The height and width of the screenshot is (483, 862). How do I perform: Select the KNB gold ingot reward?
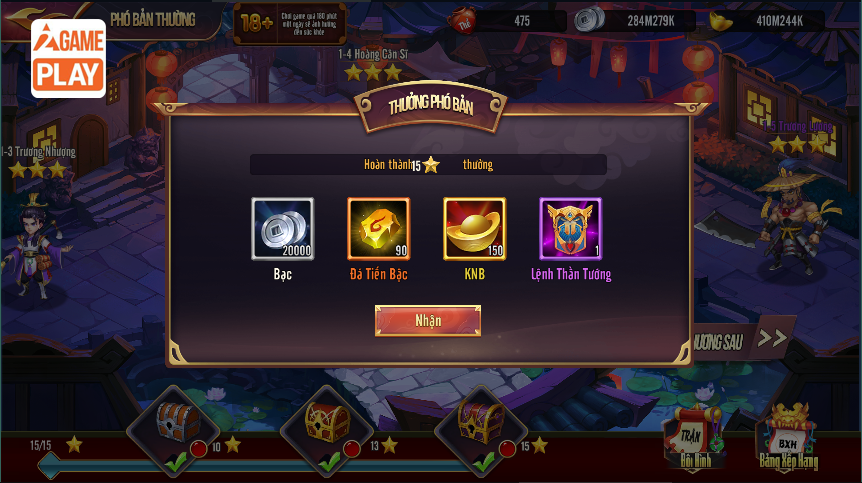click(x=474, y=229)
